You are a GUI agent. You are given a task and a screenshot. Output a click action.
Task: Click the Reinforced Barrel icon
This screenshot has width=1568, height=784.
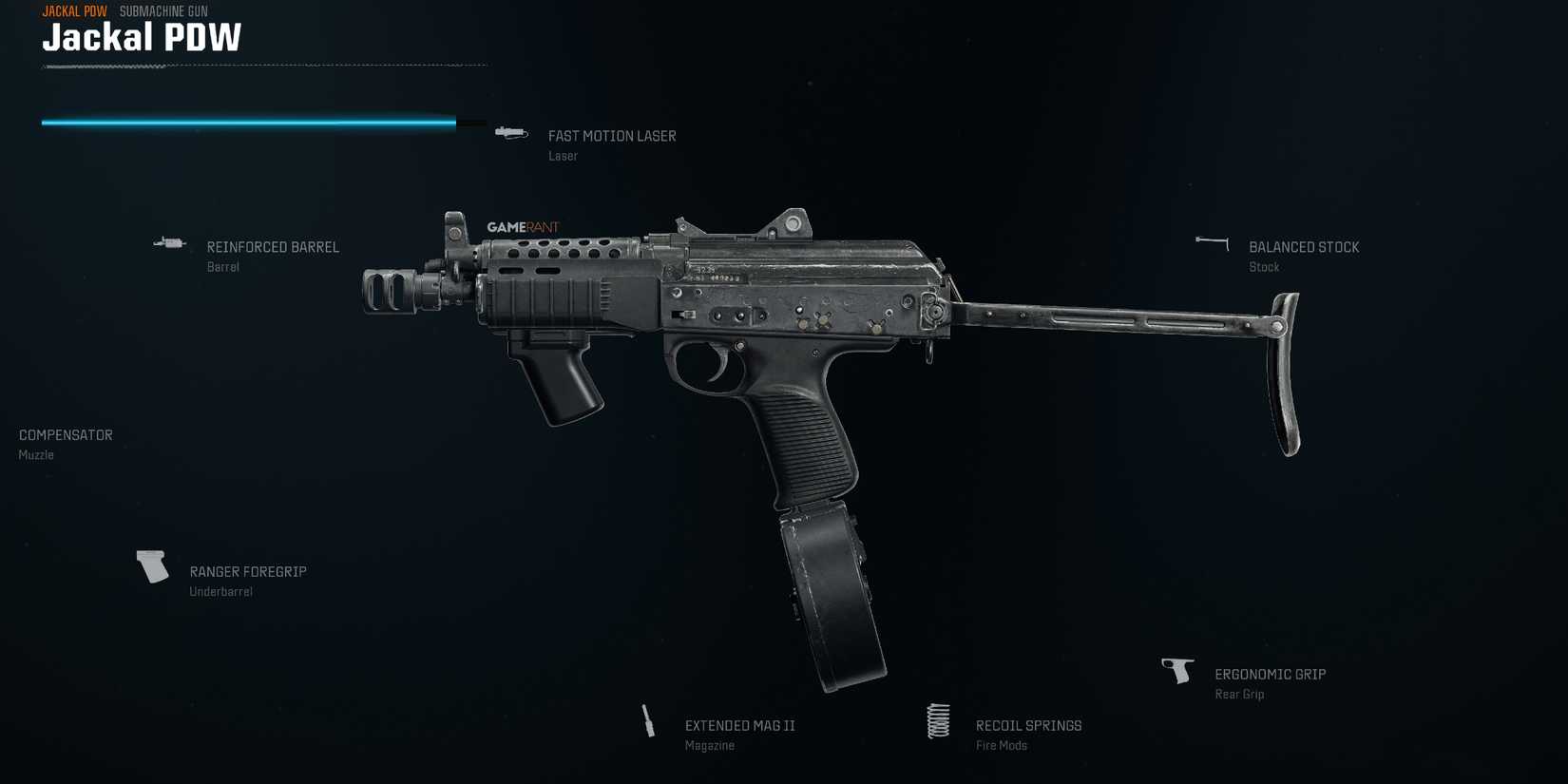[x=168, y=243]
